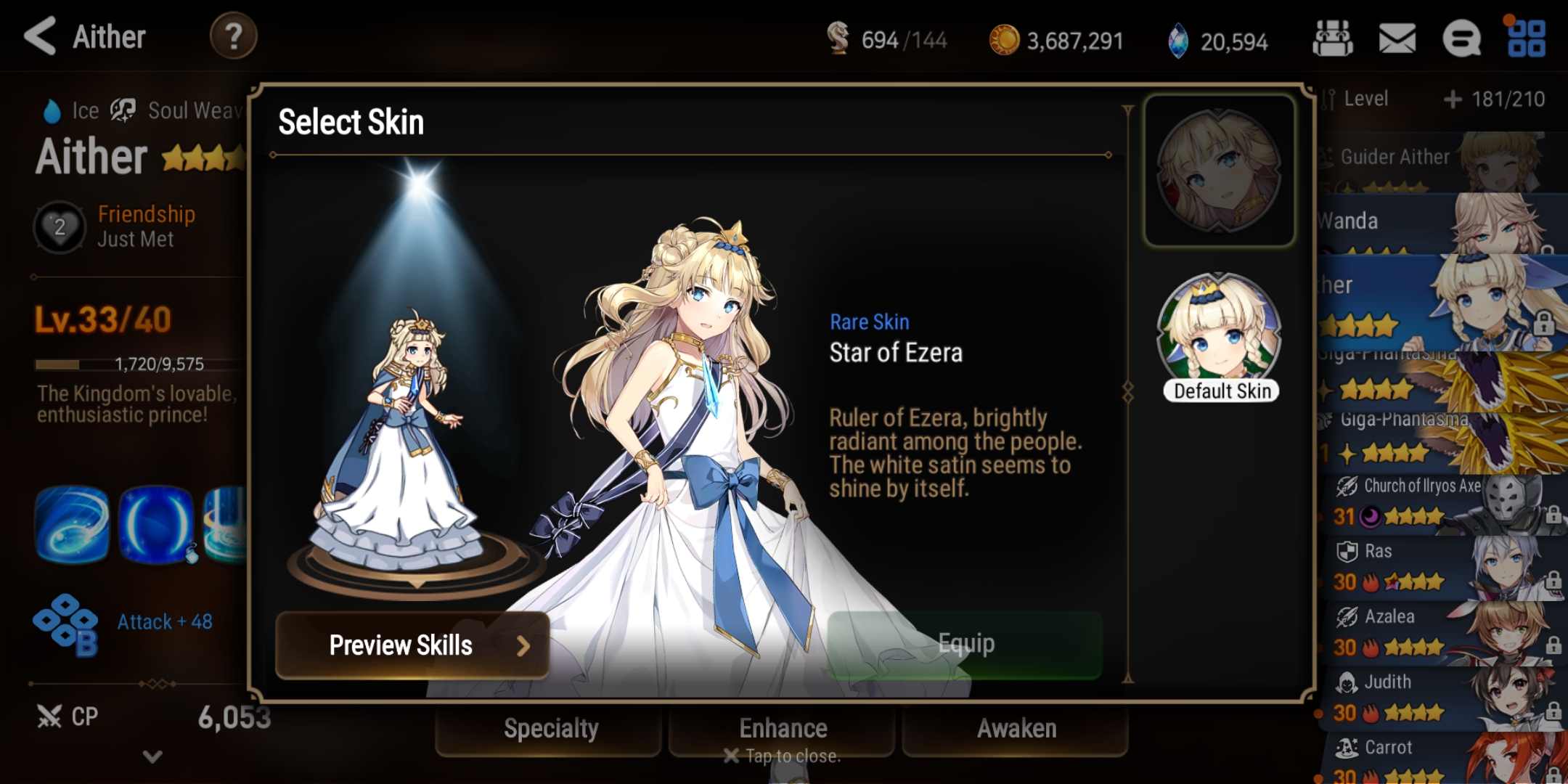
Task: Open the Specialty tab
Action: point(550,729)
